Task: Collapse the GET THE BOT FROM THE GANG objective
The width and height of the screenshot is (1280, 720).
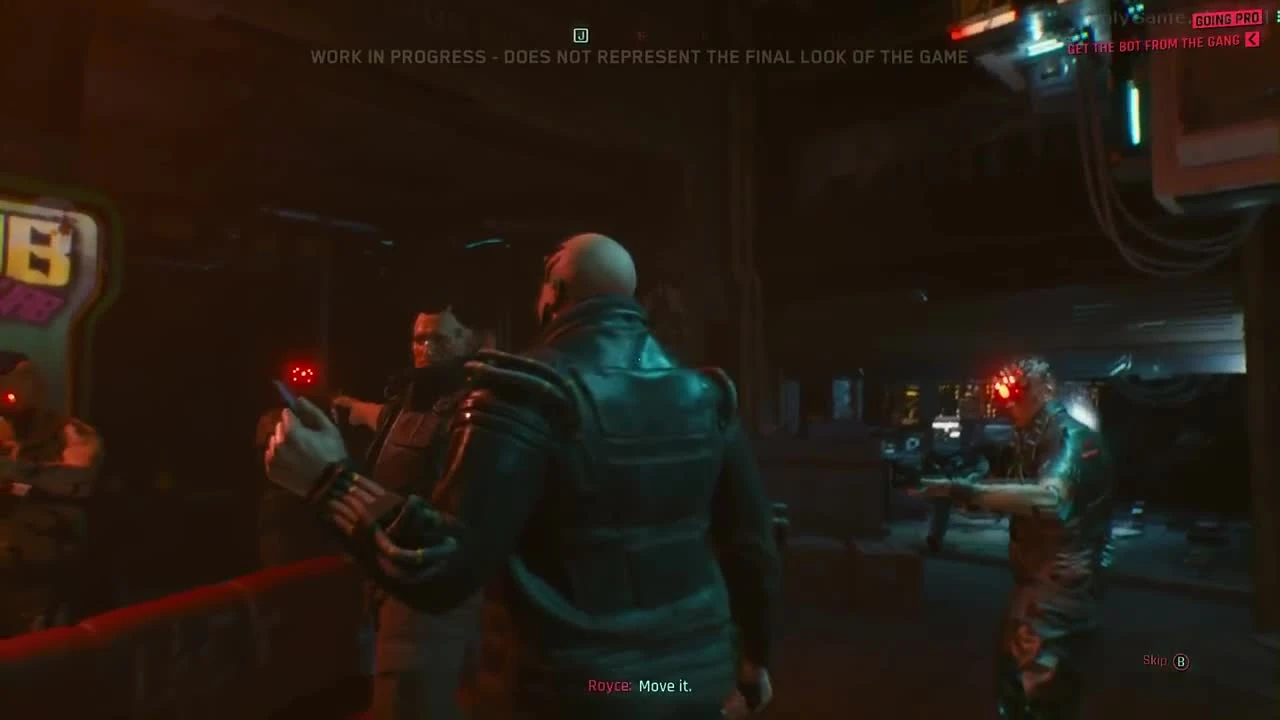Action: (1251, 42)
